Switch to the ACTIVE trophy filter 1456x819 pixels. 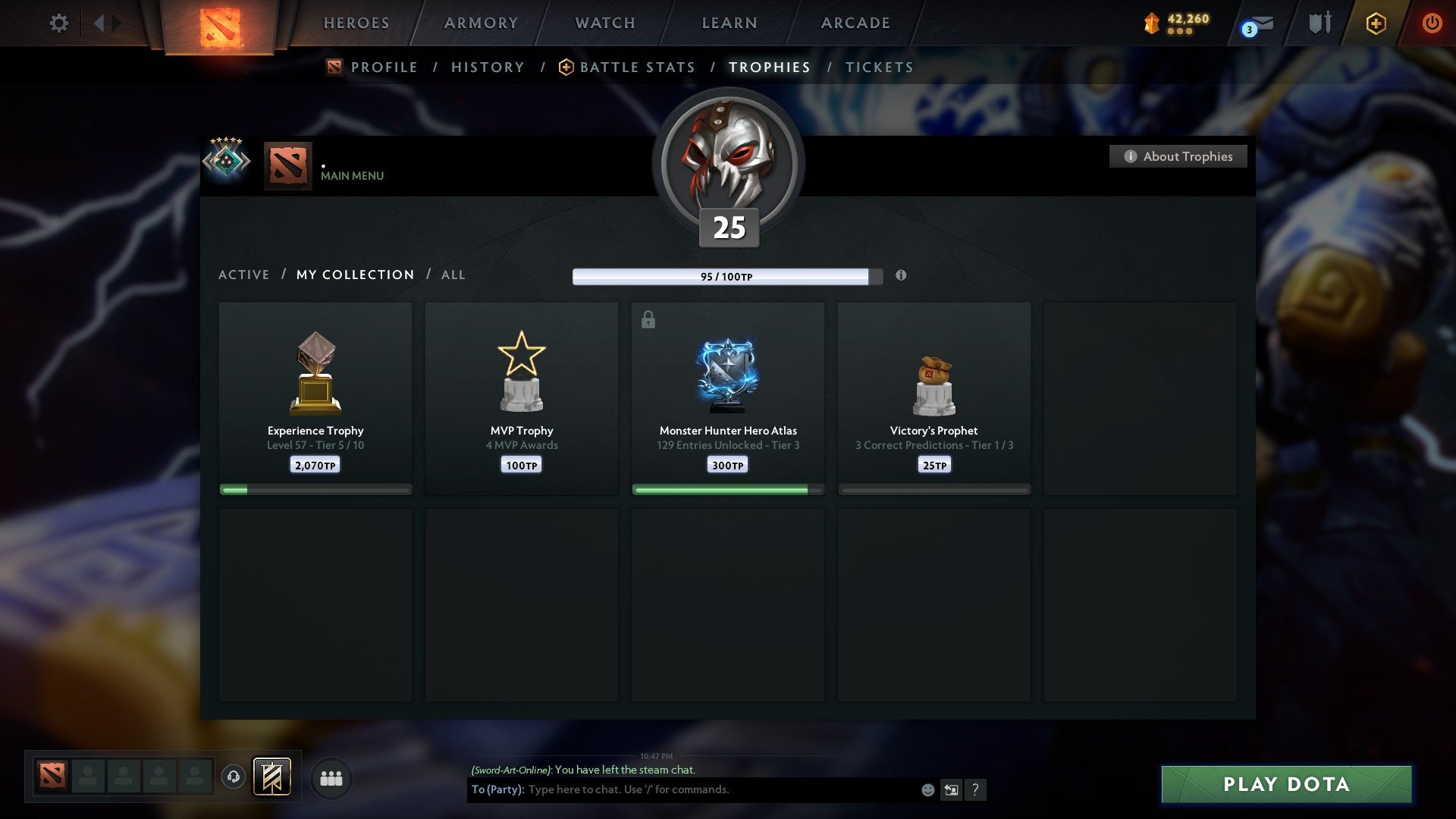click(244, 275)
